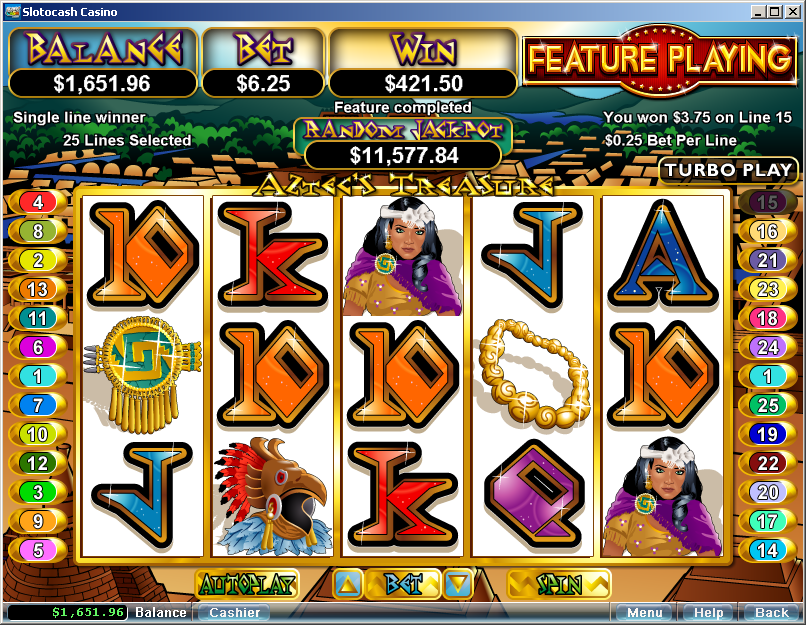Go Back to the lobby
This screenshot has width=806, height=625.
(x=771, y=612)
